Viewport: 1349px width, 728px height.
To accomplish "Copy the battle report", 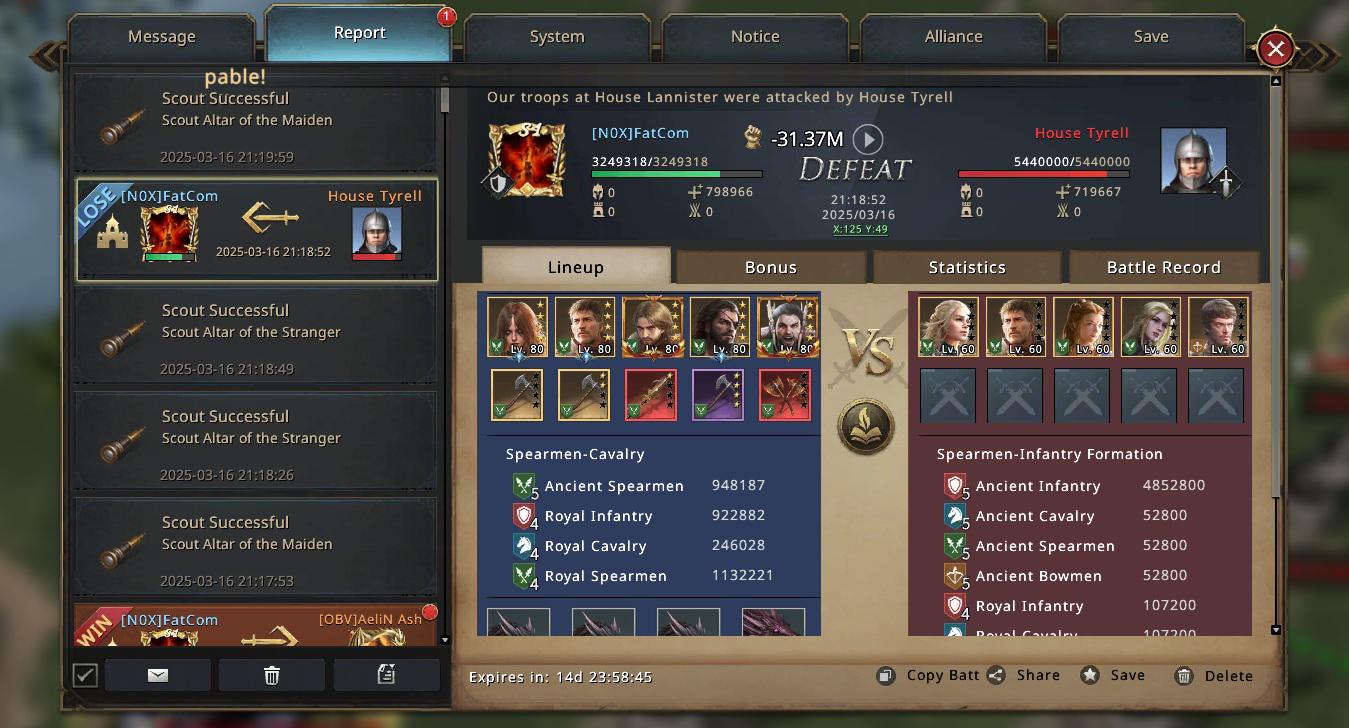I will [x=929, y=675].
